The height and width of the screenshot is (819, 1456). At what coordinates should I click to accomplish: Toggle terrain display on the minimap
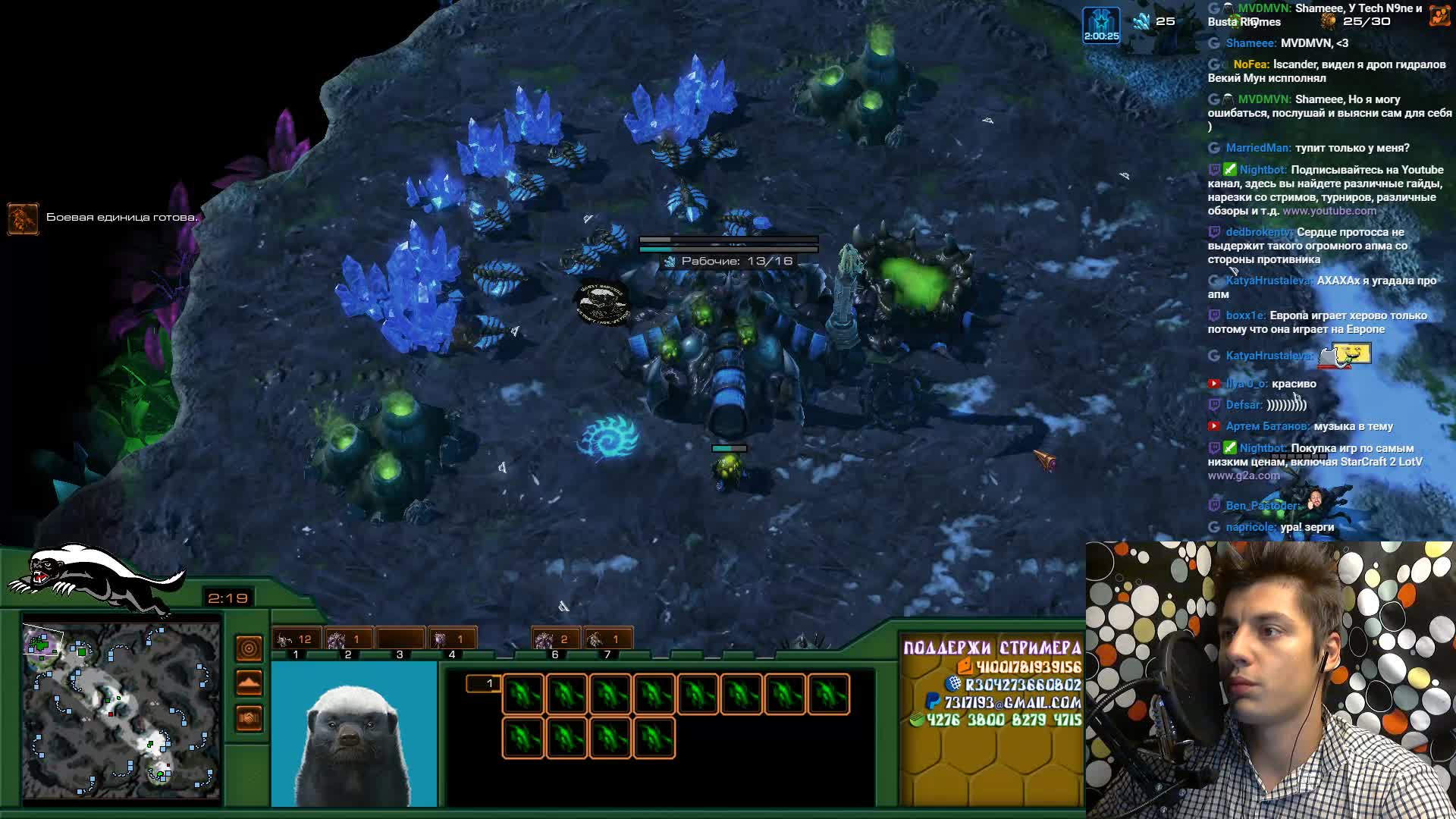249,683
